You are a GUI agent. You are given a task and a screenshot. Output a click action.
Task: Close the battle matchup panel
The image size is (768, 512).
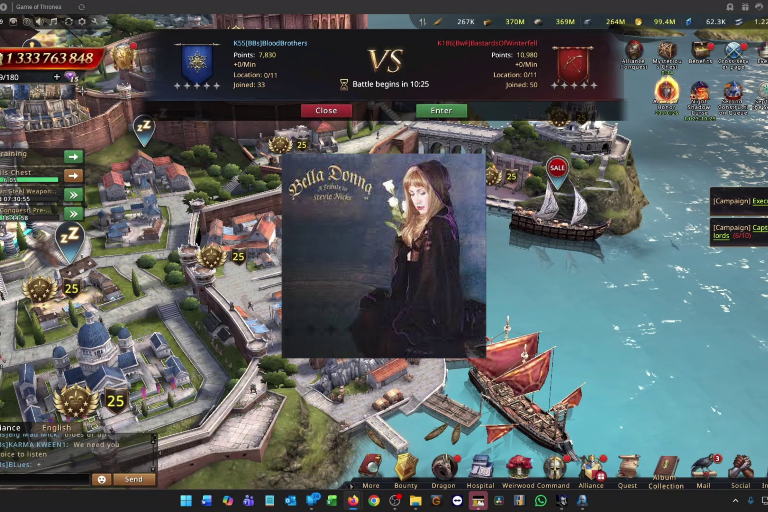tap(326, 110)
